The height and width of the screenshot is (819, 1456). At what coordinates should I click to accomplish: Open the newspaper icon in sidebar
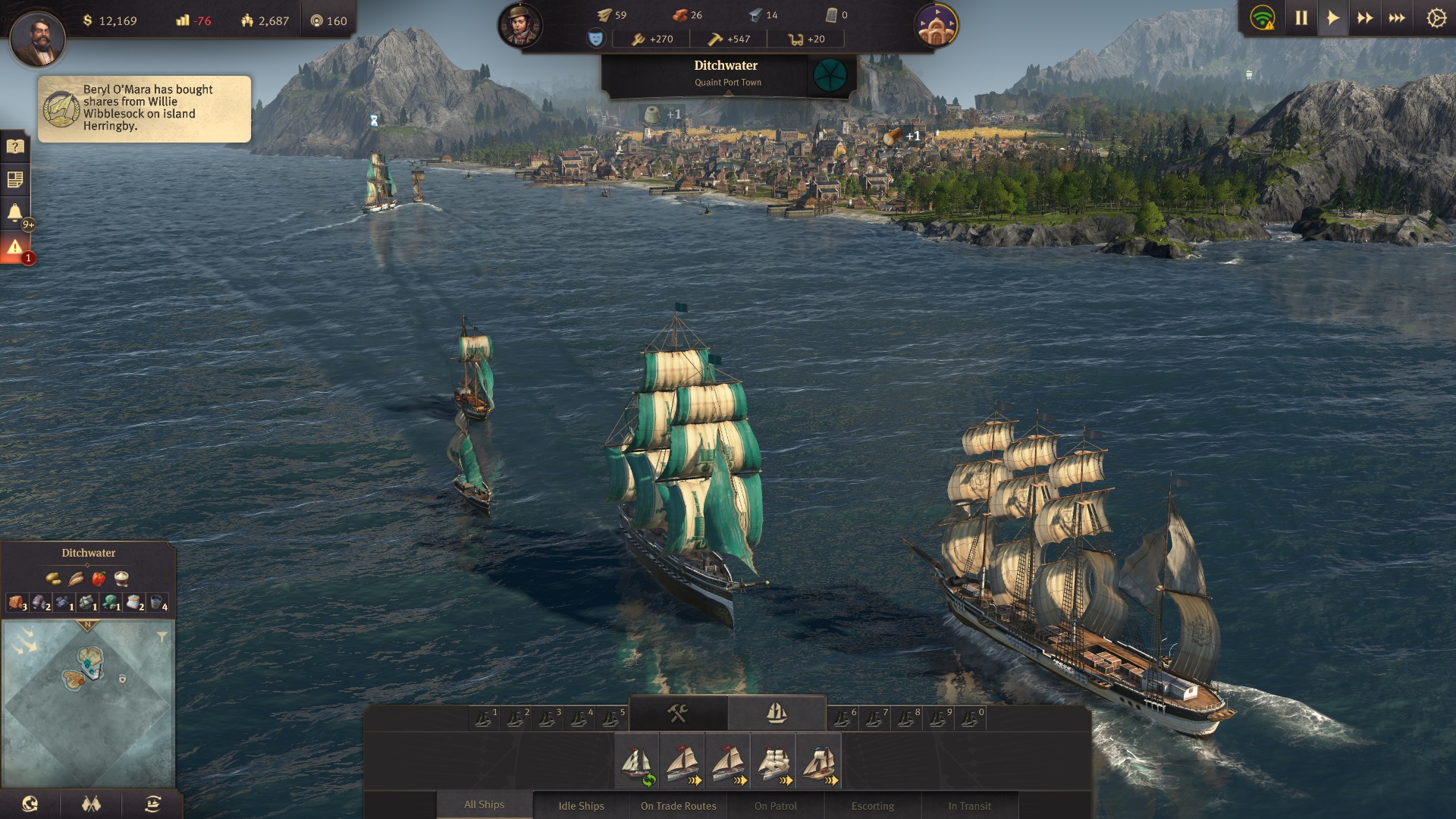tap(15, 180)
